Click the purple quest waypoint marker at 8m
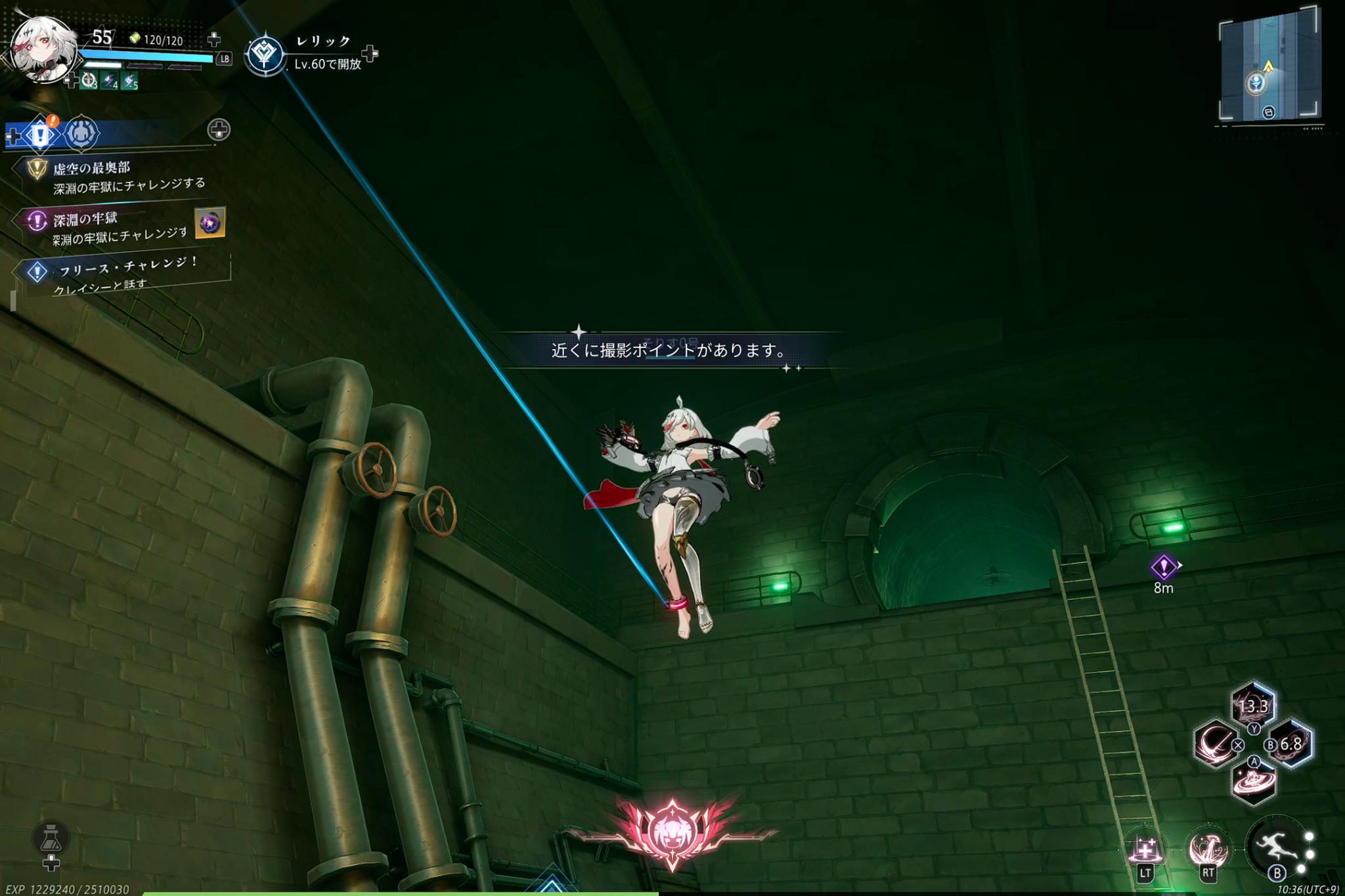The width and height of the screenshot is (1345, 896). click(1163, 566)
